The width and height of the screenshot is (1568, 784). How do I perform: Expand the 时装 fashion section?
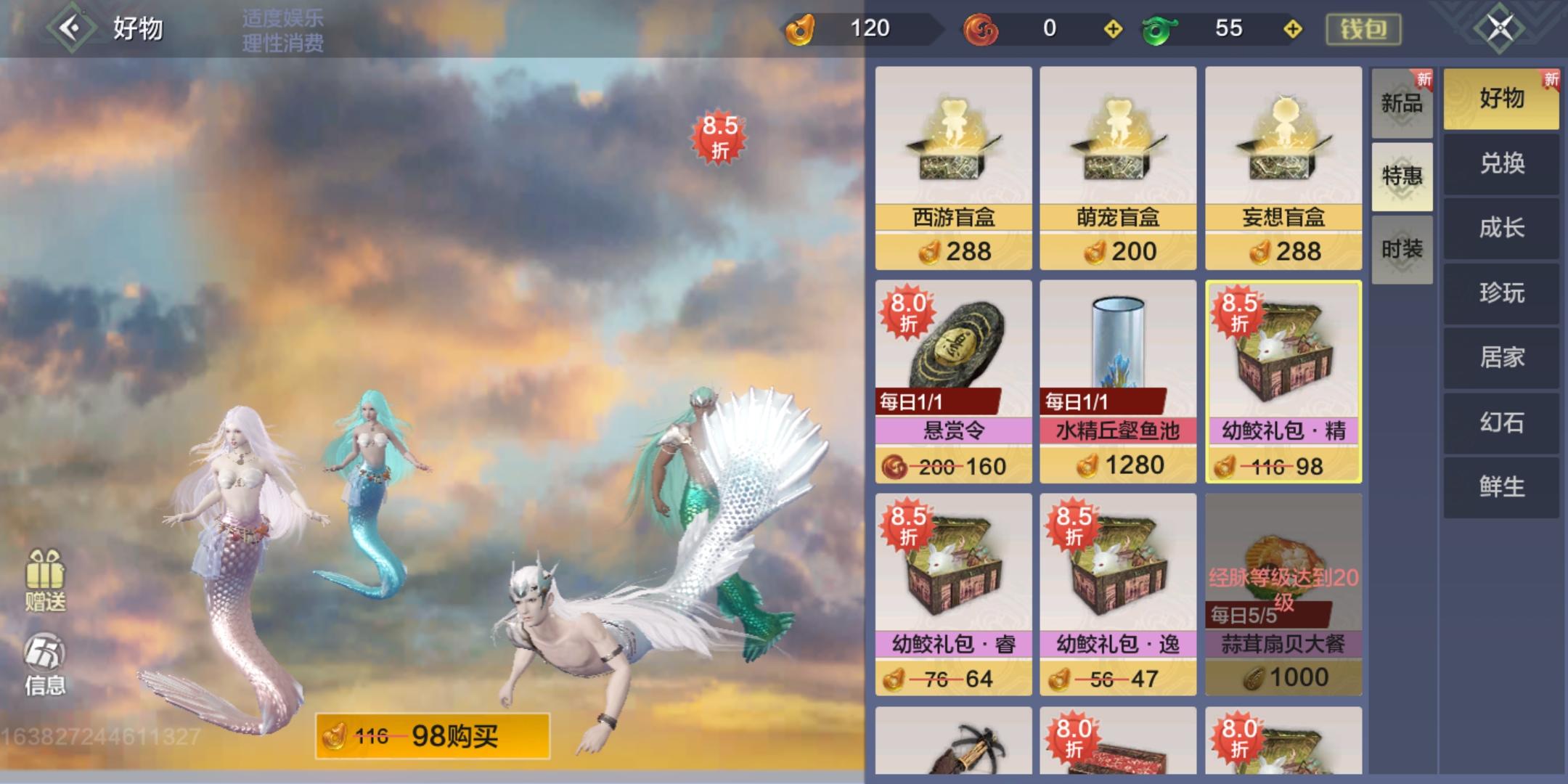coord(1401,248)
